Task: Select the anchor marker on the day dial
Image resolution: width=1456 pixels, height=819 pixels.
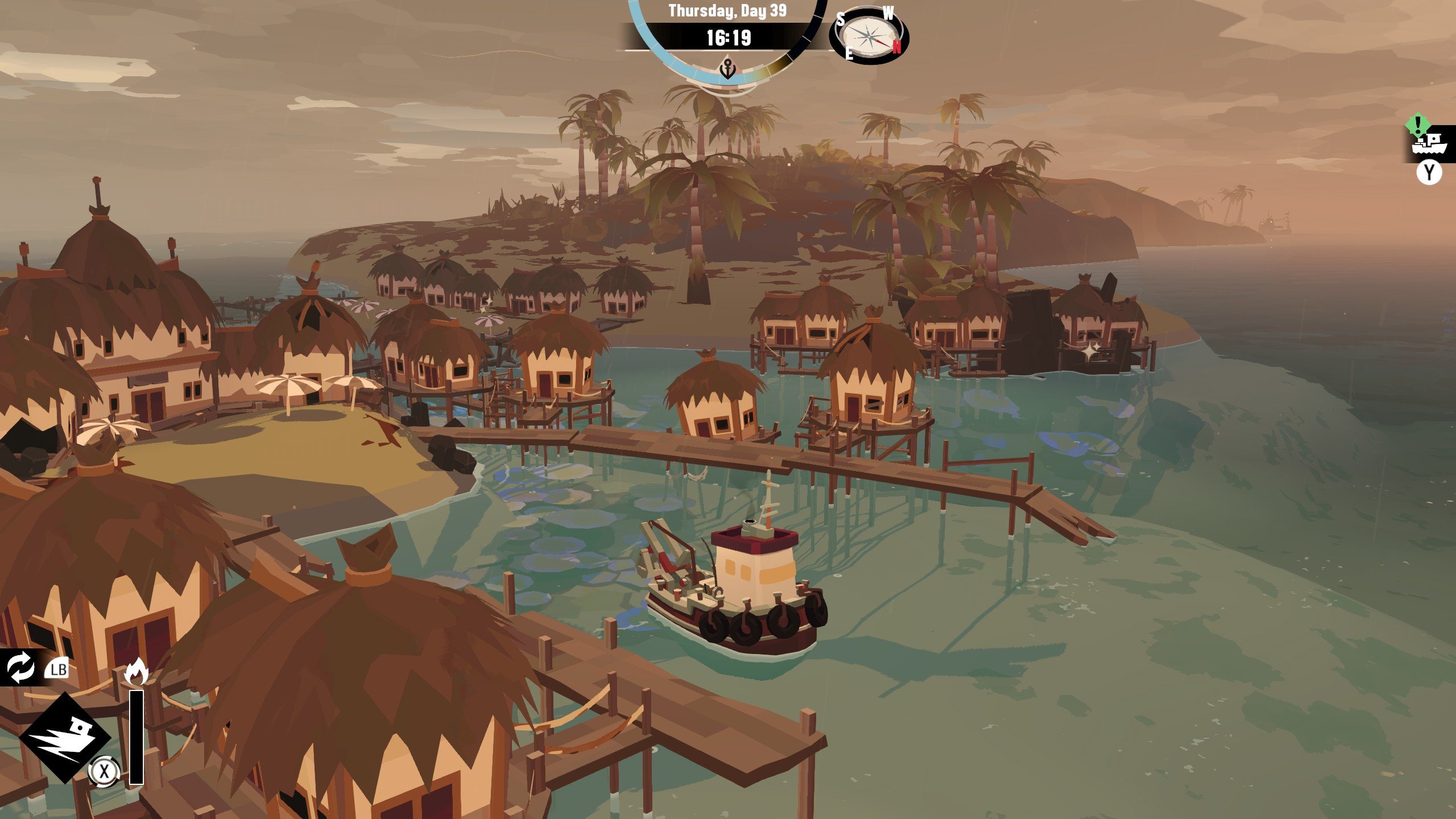Action: (x=728, y=69)
